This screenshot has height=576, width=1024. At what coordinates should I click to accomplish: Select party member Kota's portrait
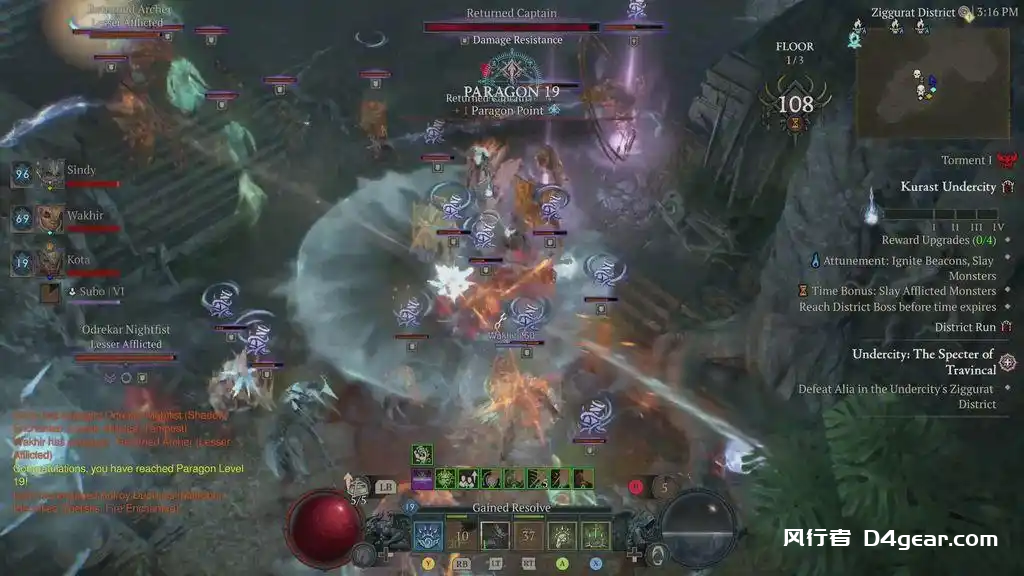point(50,262)
